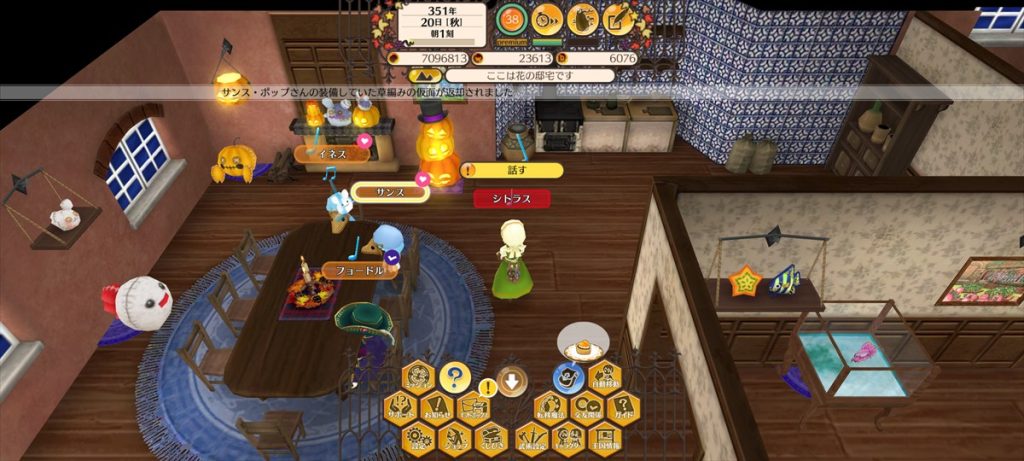Image resolution: width=1024 pixels, height=461 pixels.
Task: Open the ガイド guide hexagon
Action: pos(622,407)
